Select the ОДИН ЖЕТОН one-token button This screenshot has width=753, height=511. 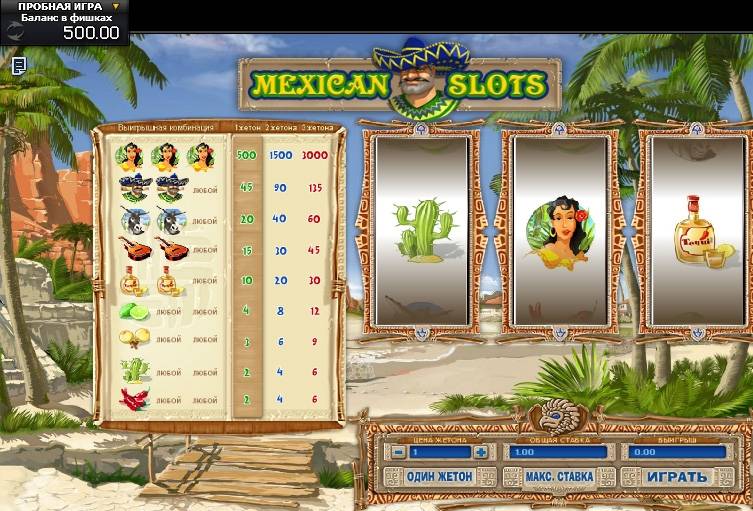click(x=441, y=476)
